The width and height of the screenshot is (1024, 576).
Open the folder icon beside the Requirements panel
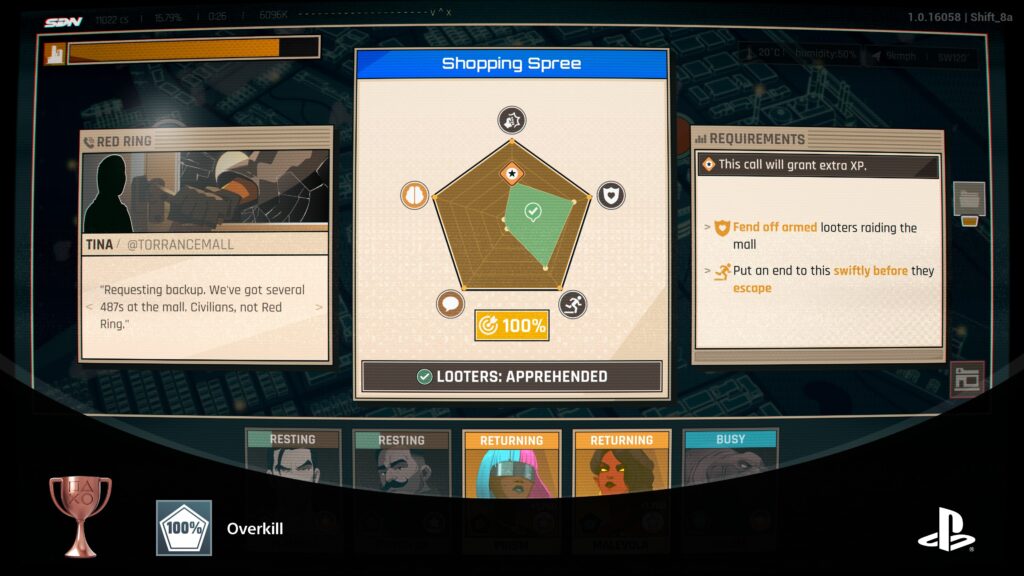pyautogui.click(x=968, y=200)
